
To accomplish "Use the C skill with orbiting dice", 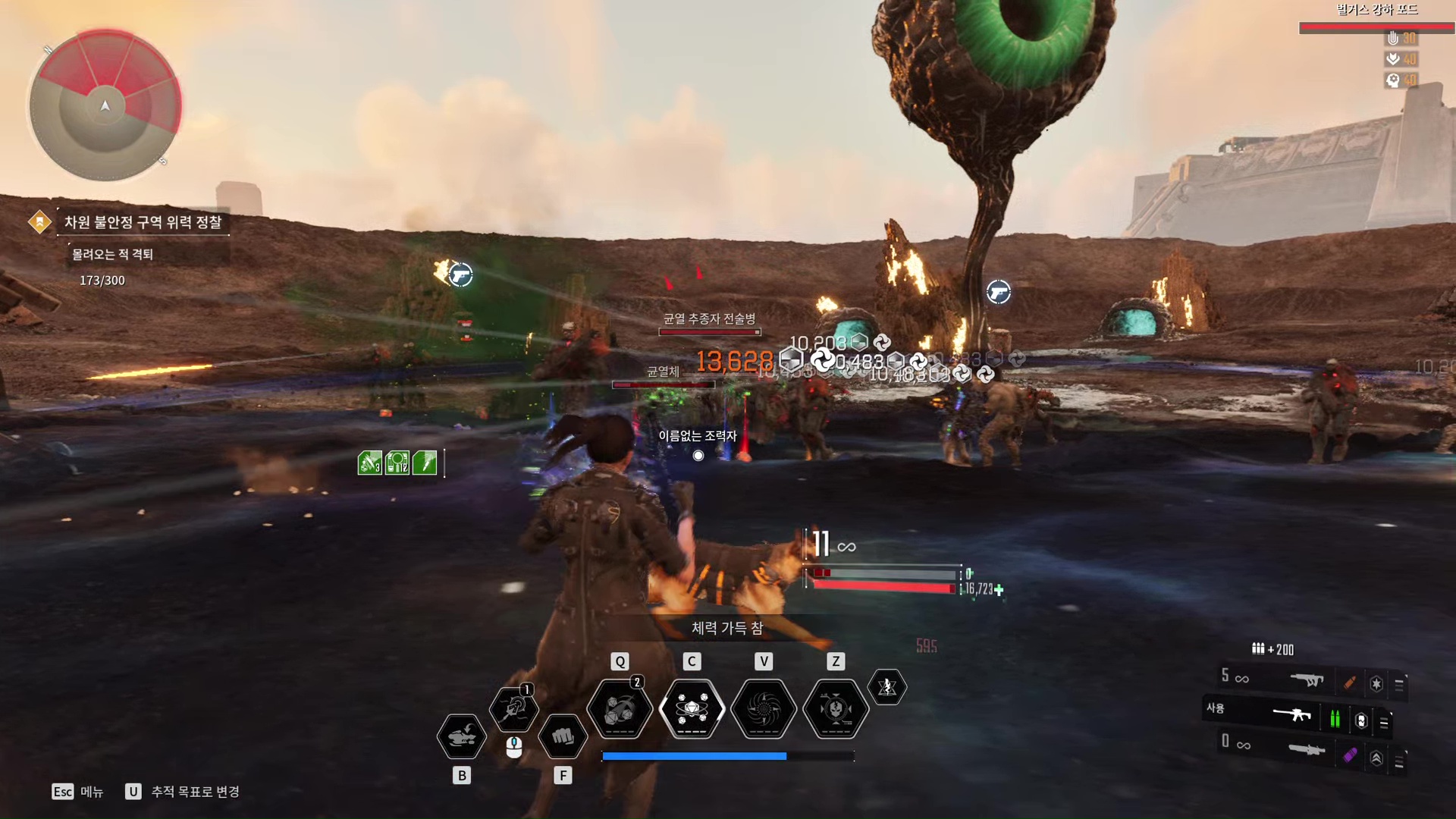I will pyautogui.click(x=692, y=710).
